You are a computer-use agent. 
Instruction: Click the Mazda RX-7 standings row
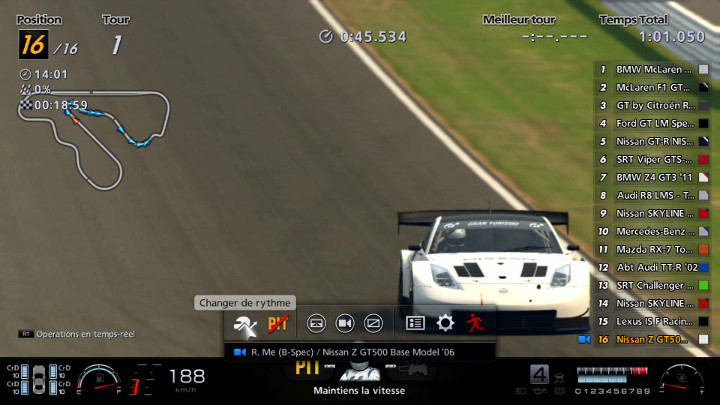(x=653, y=249)
